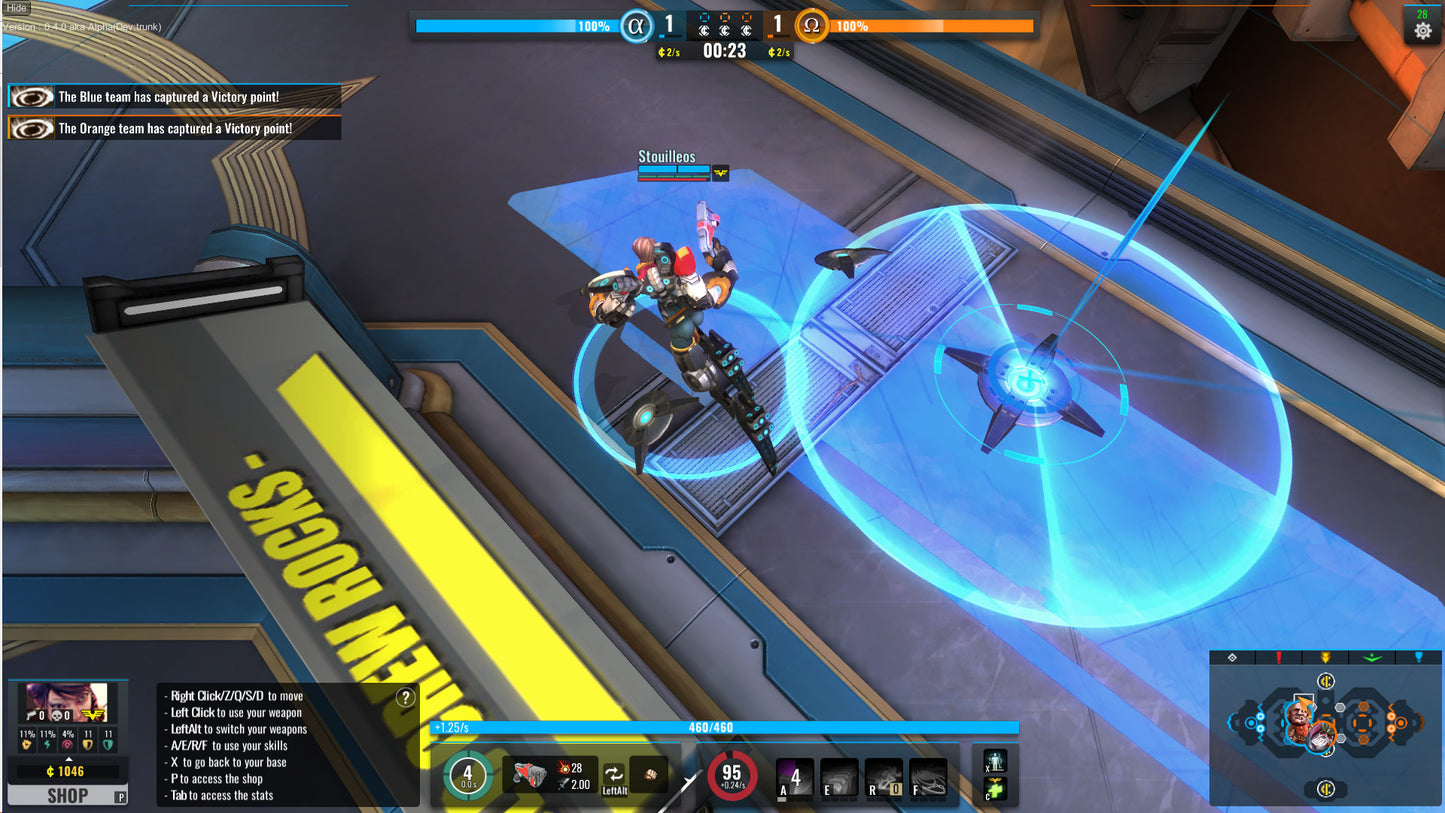
Task: Select the minimap's green ping tab
Action: (x=1370, y=658)
